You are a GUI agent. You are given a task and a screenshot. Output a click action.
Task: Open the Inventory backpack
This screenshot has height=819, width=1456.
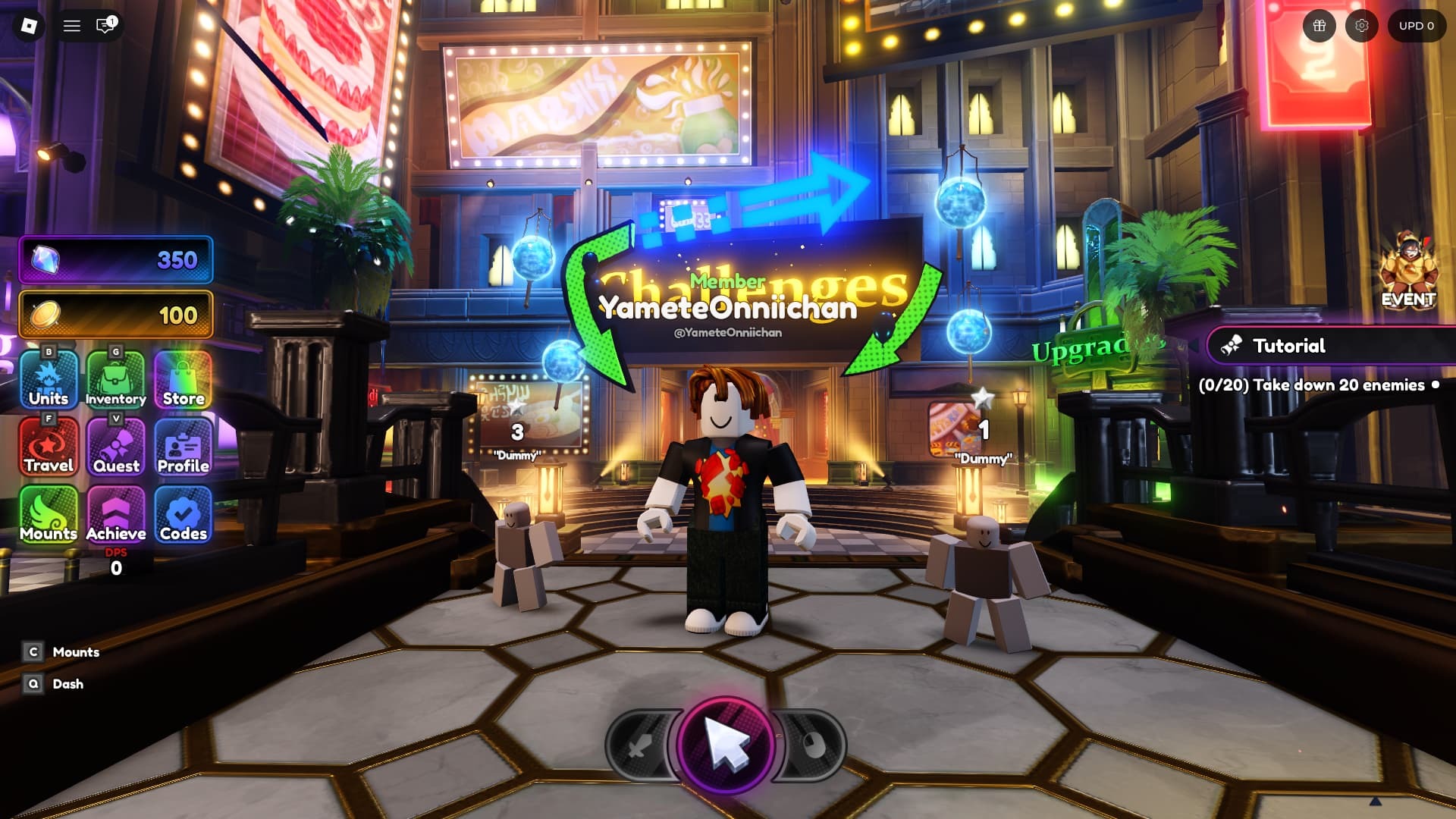(x=115, y=379)
